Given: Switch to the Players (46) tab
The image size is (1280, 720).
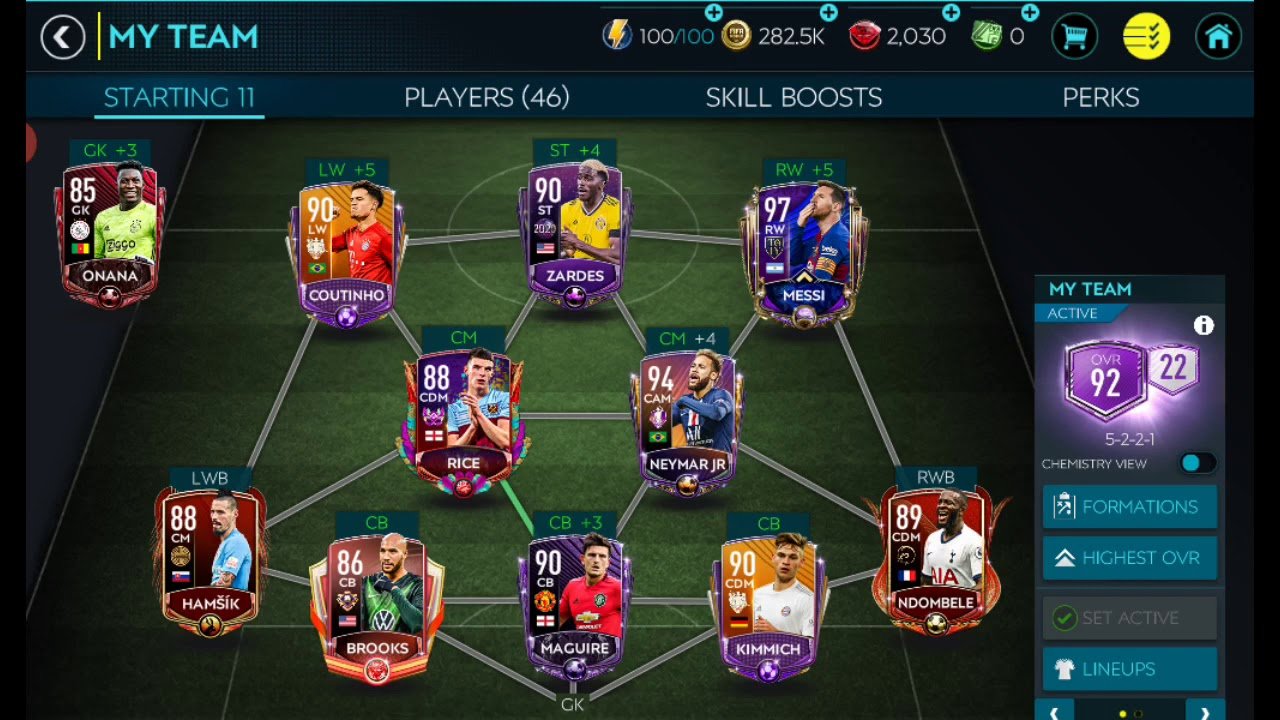Looking at the screenshot, I should (x=486, y=97).
